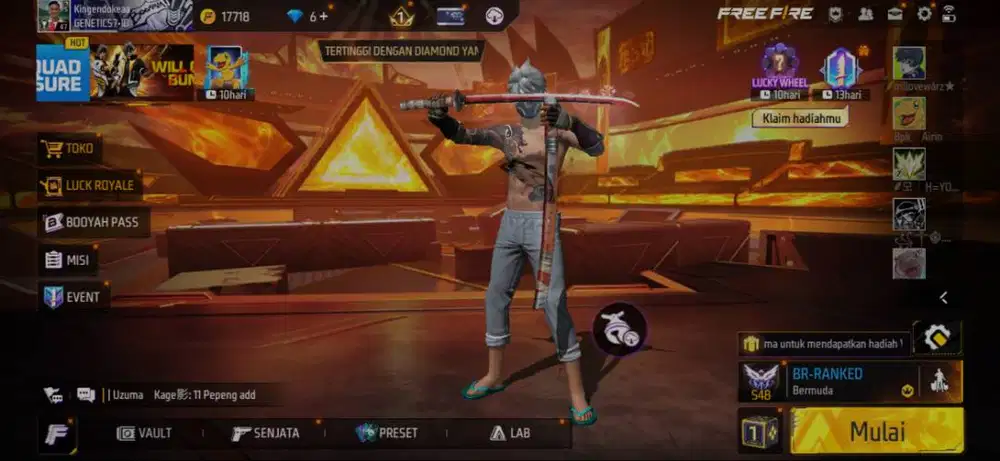The image size is (1000, 461).
Task: Open the Toko shop menu
Action: coord(68,149)
